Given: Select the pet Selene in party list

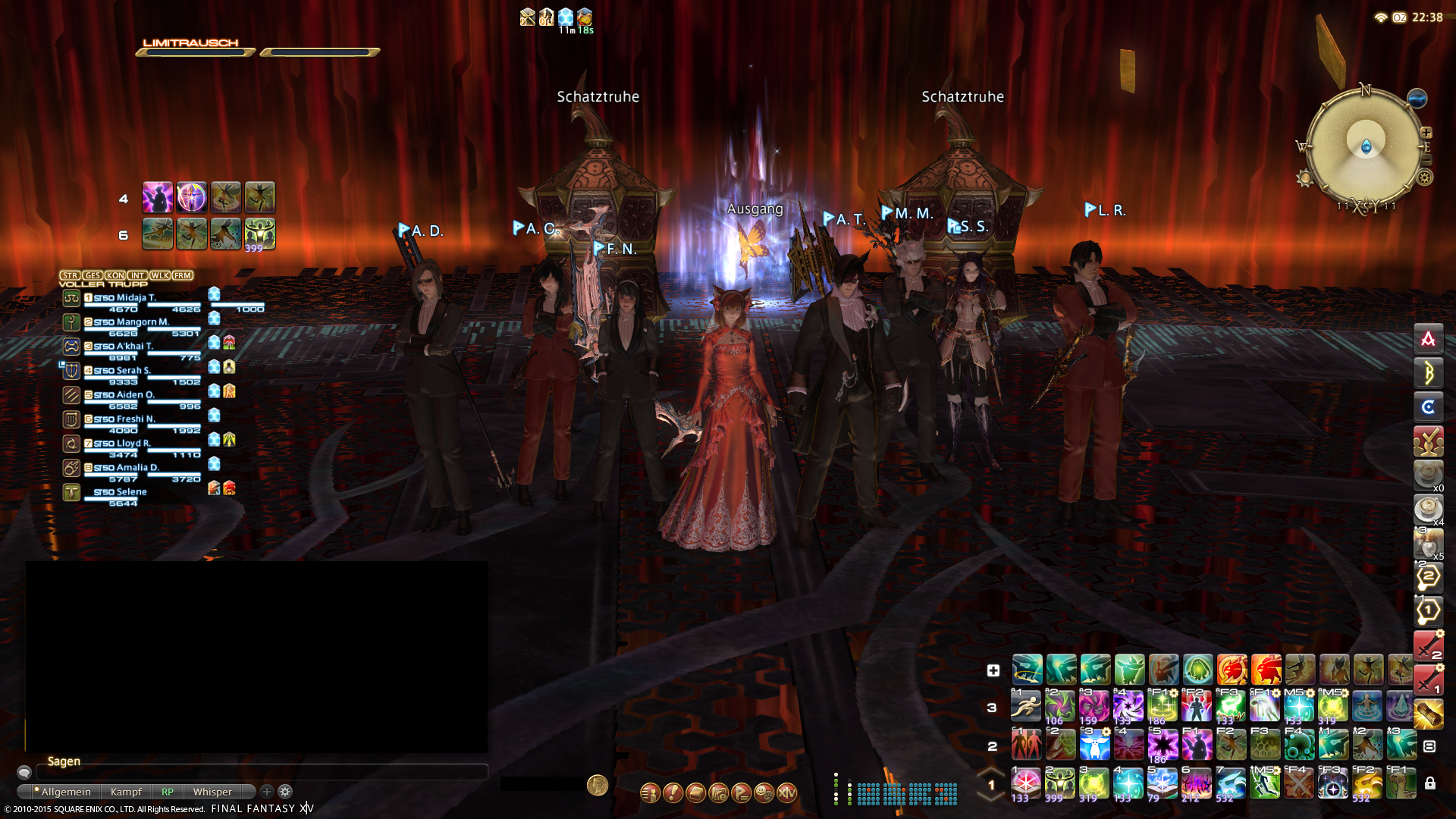Looking at the screenshot, I should (131, 492).
